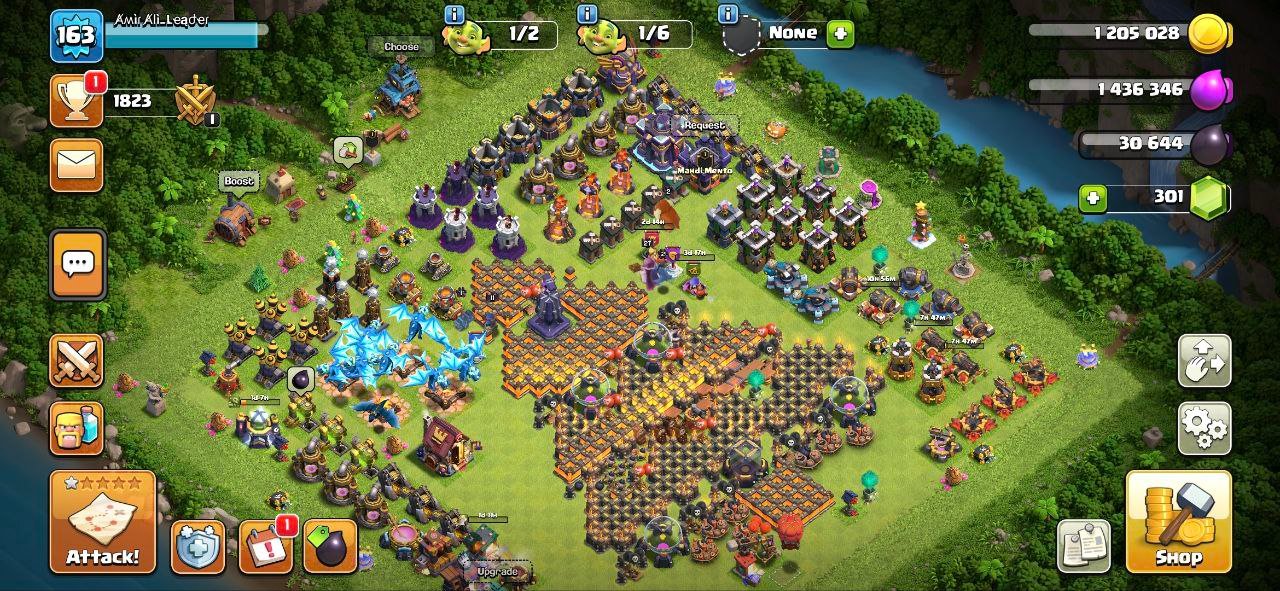Open the shield status button
The image size is (1280, 591).
coord(197,546)
